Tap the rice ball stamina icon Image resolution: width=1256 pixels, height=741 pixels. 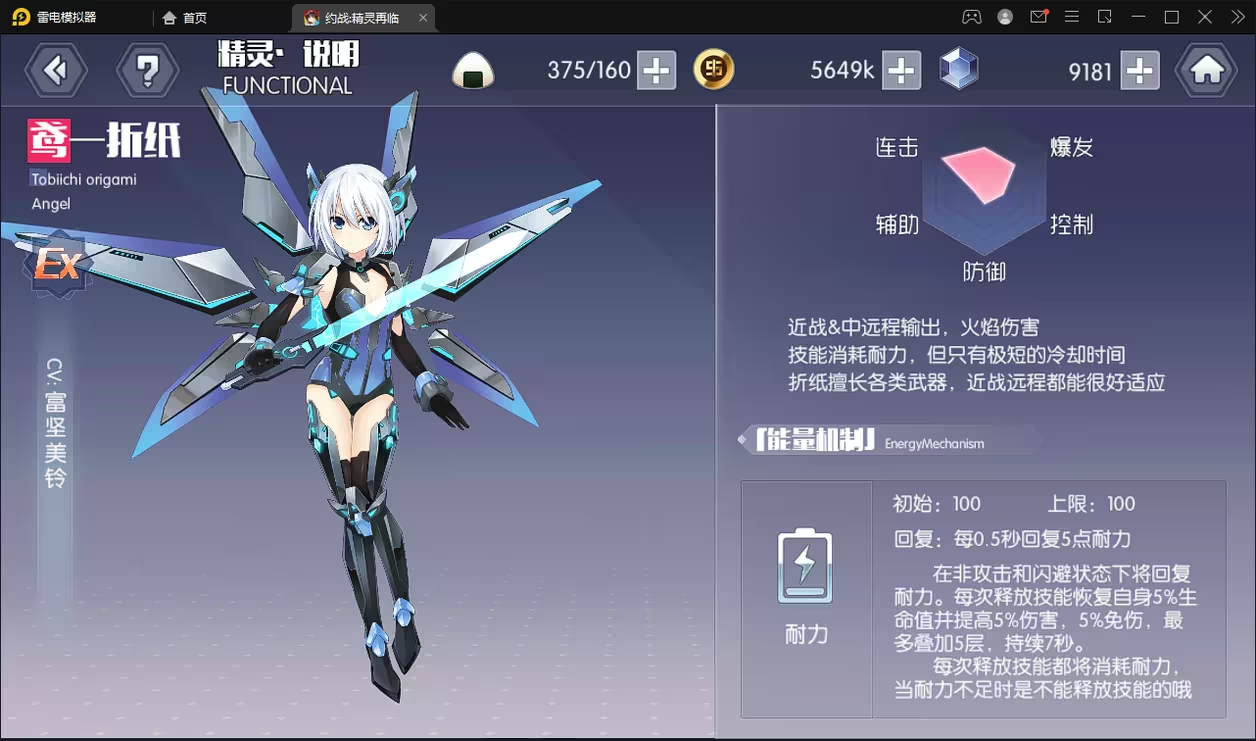pyautogui.click(x=473, y=71)
